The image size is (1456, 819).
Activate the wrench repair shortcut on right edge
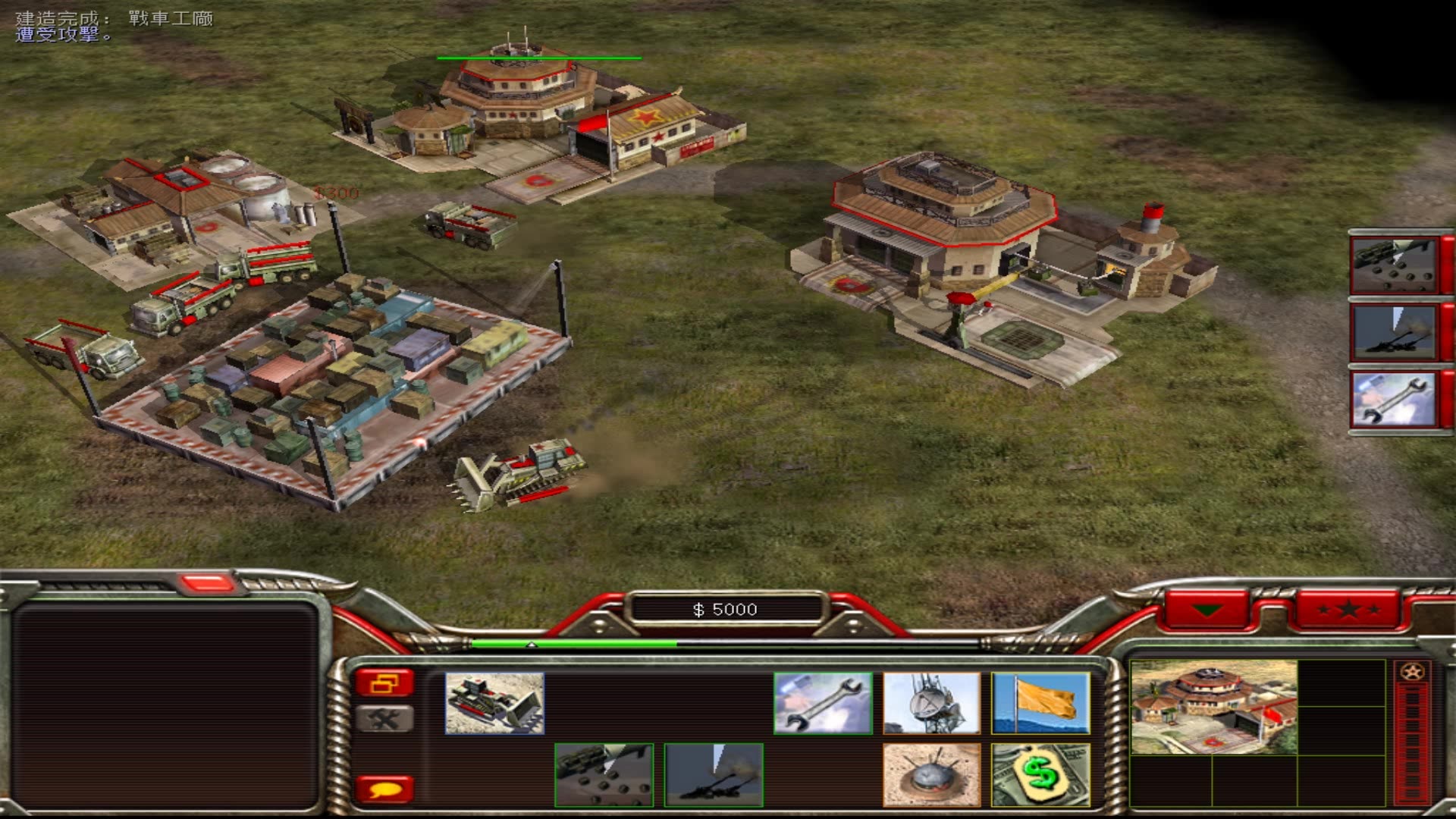point(1394,400)
